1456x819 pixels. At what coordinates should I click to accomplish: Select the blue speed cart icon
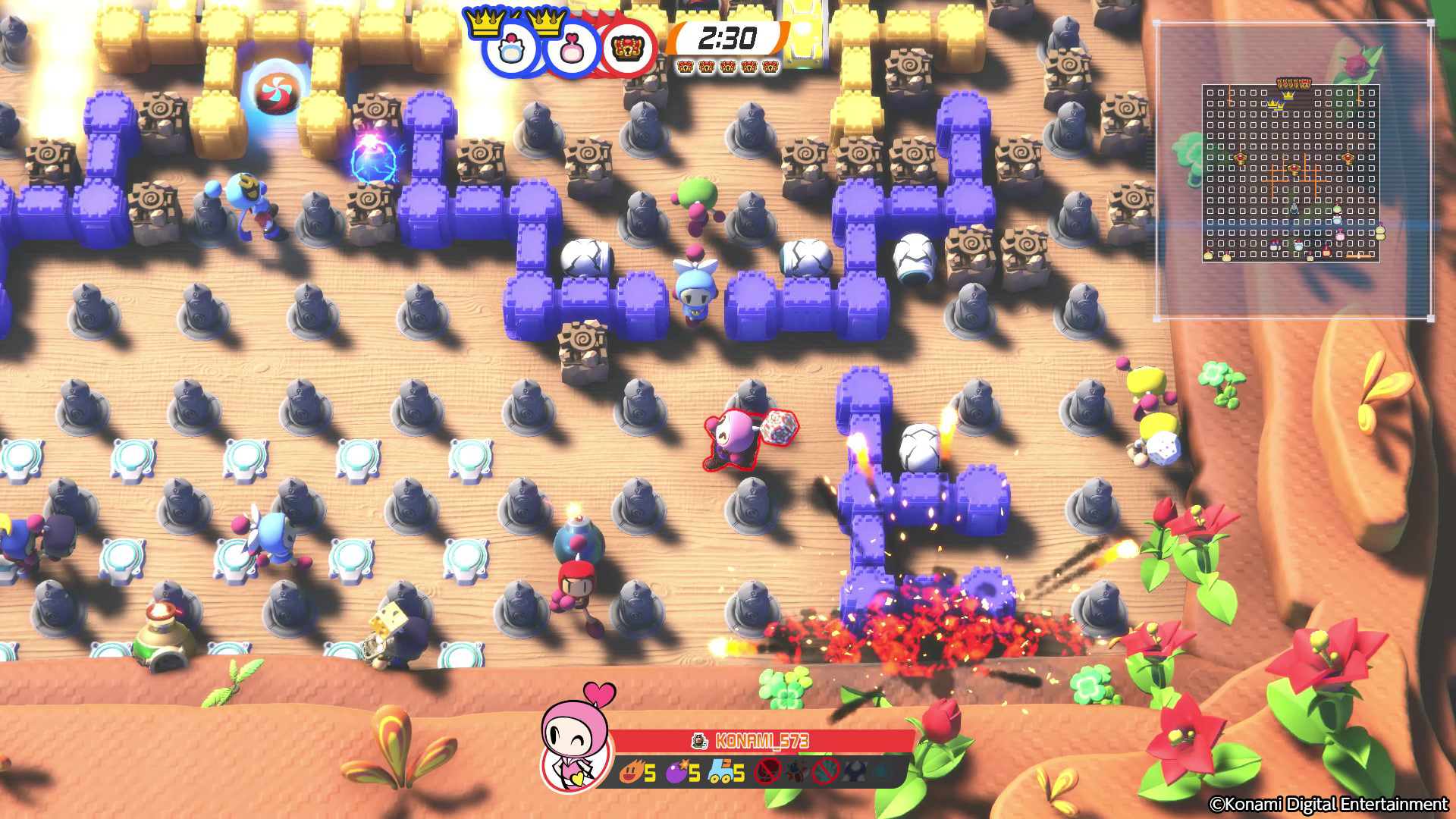pos(723,770)
